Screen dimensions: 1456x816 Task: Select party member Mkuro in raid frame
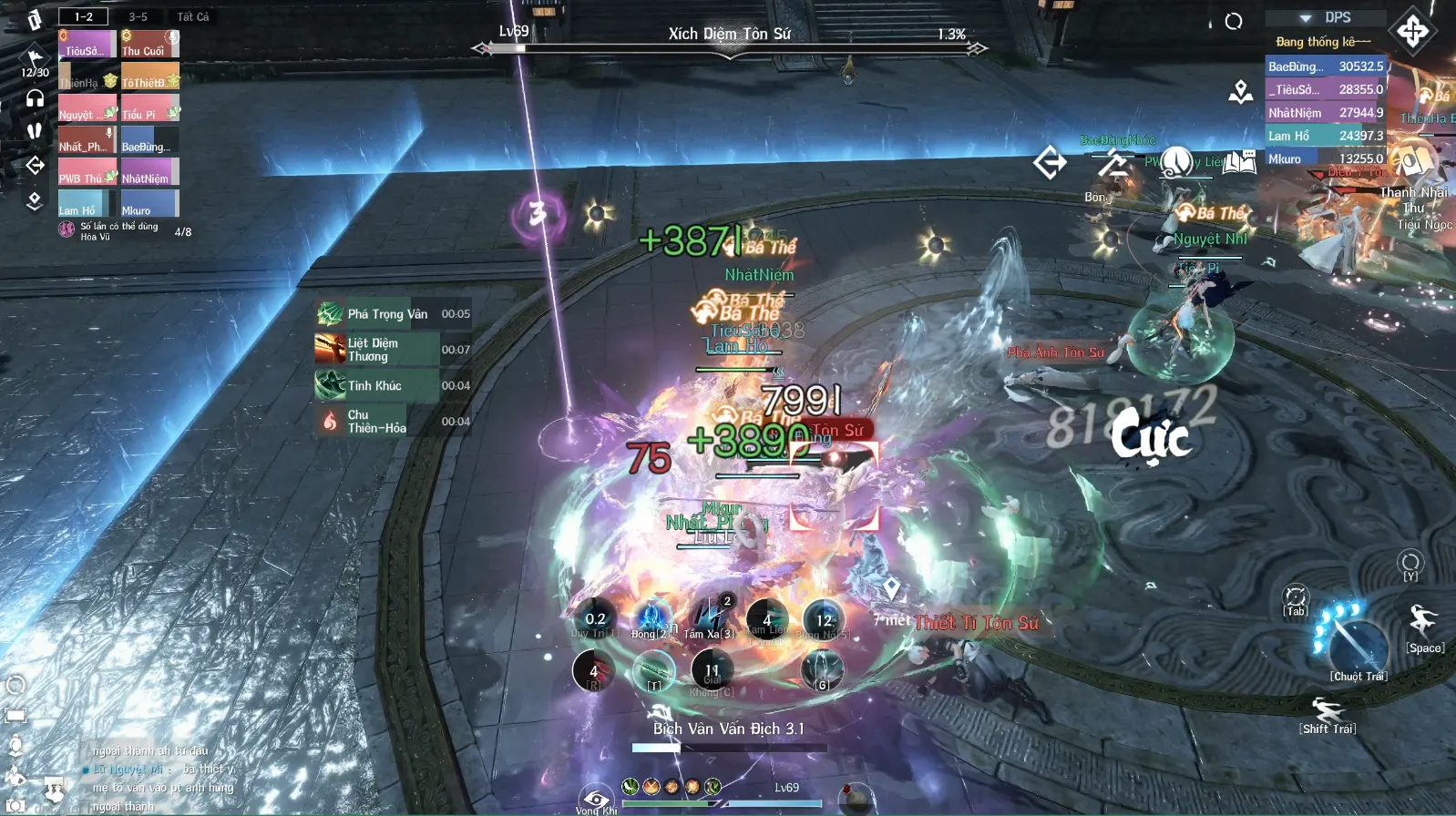150,204
